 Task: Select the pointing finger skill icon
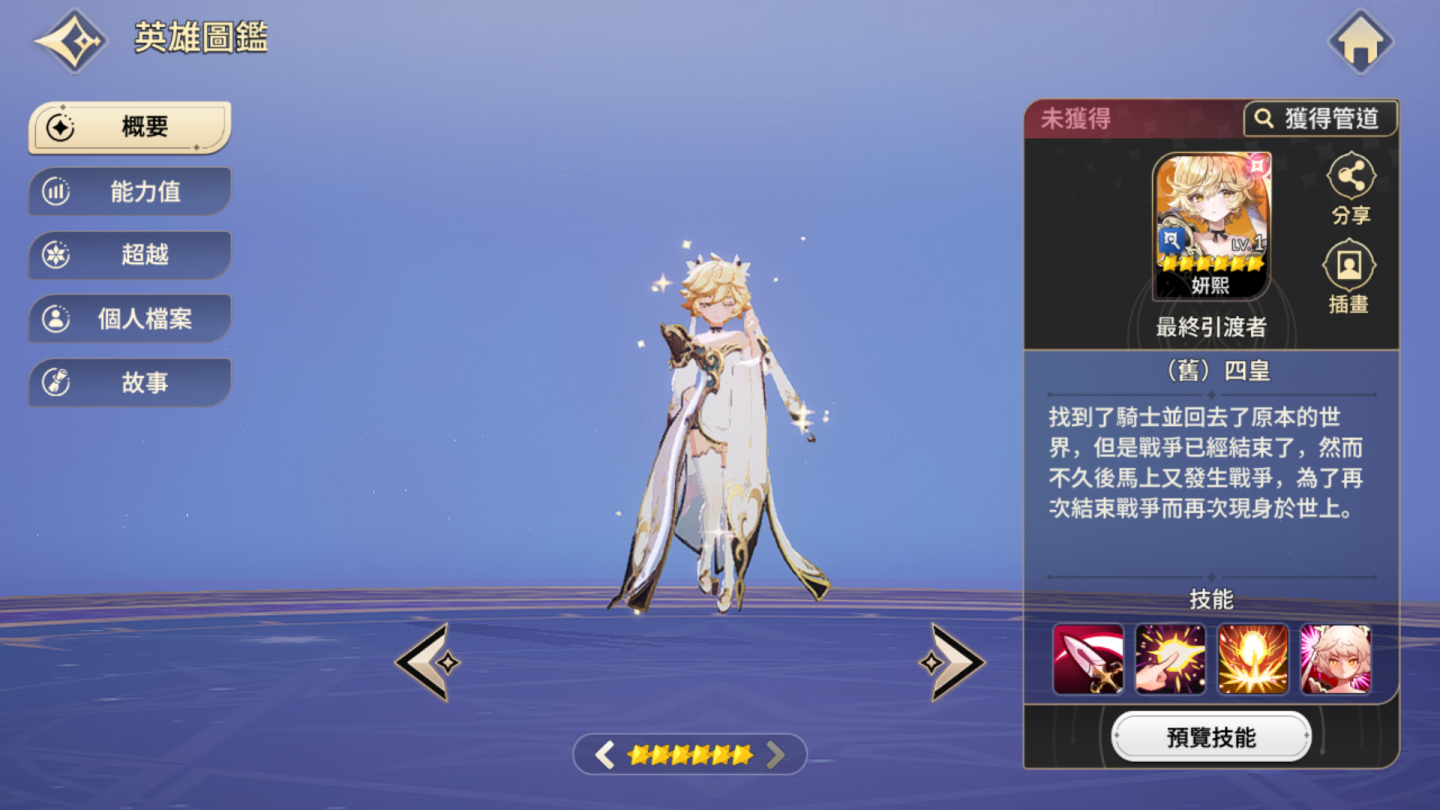click(1170, 659)
